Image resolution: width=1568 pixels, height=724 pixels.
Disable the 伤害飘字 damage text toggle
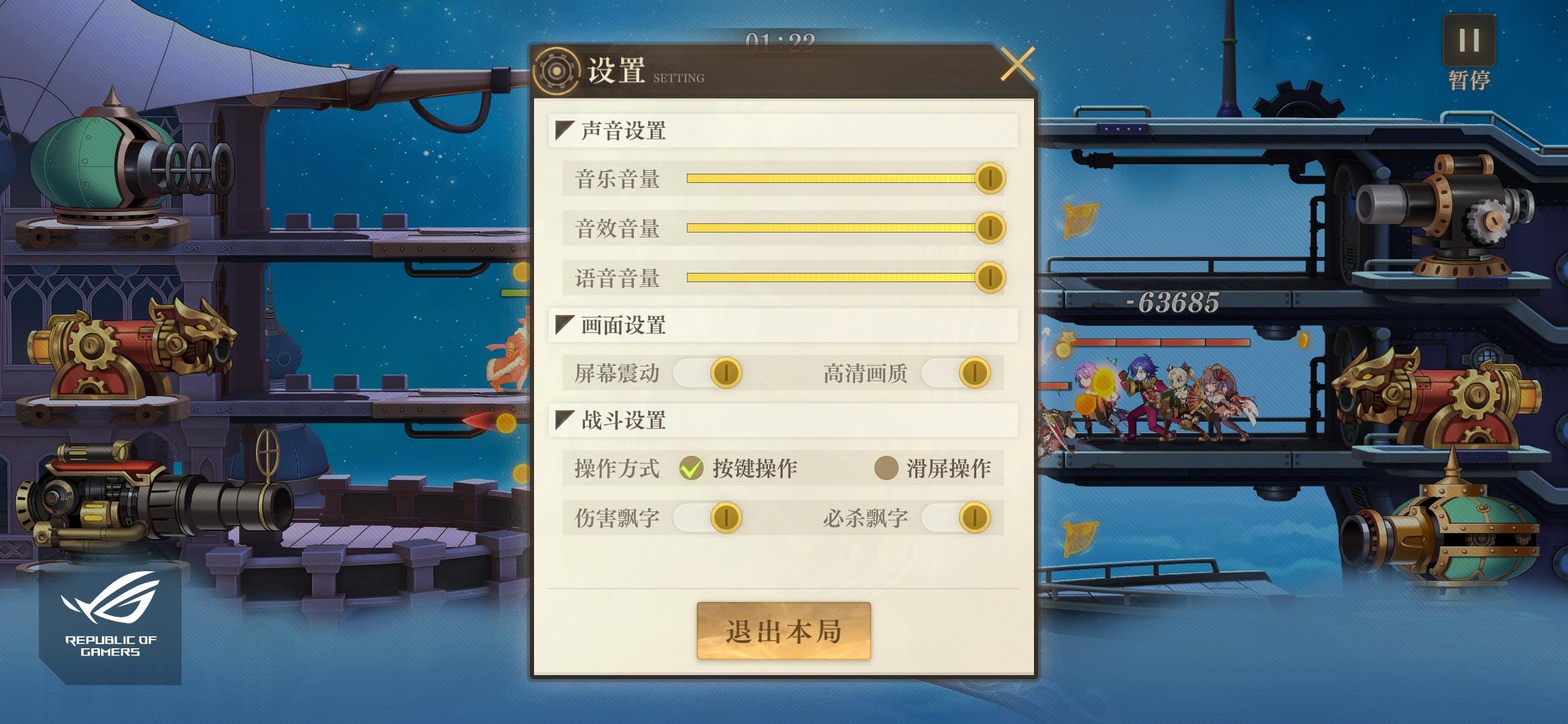tap(727, 518)
